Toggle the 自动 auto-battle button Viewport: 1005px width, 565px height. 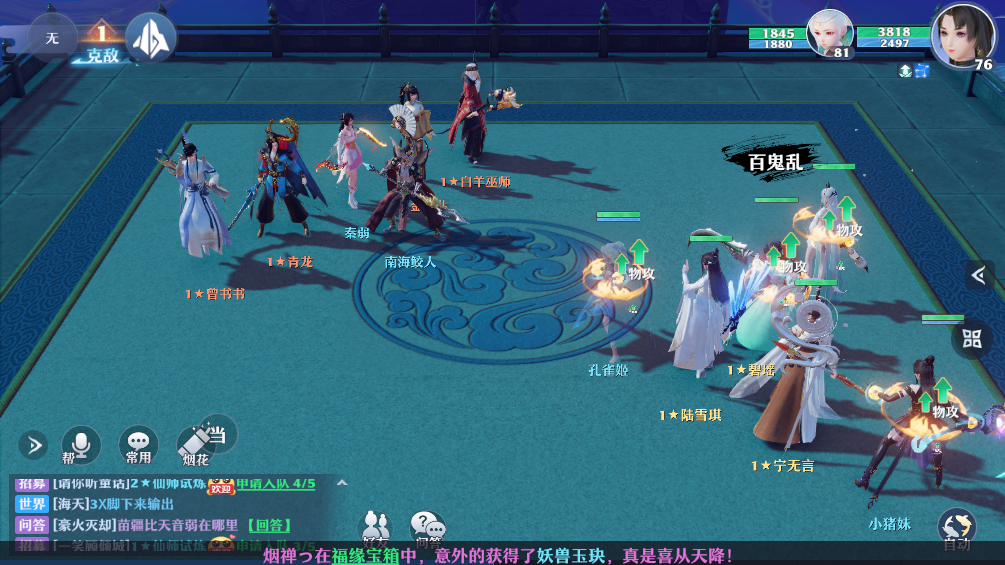tap(957, 528)
